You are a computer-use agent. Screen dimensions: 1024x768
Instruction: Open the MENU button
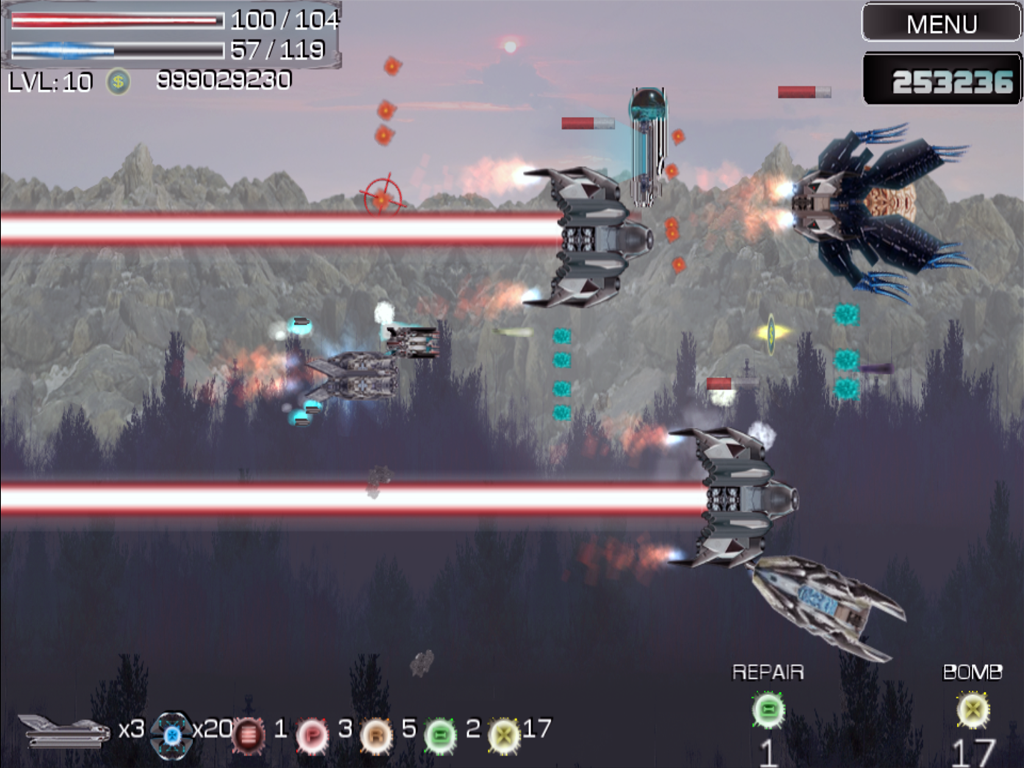click(941, 23)
